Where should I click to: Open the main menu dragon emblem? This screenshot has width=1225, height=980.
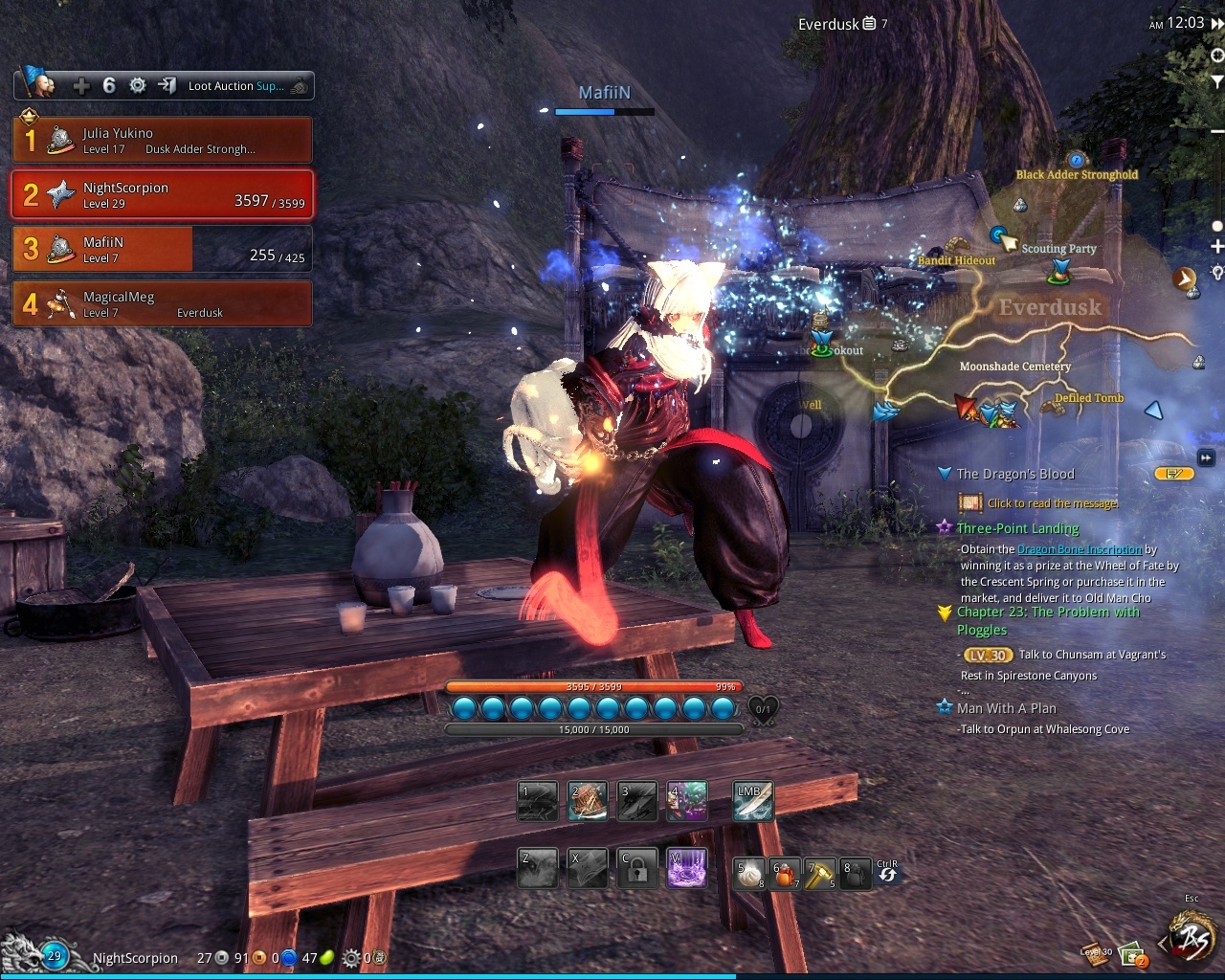[x=1192, y=940]
